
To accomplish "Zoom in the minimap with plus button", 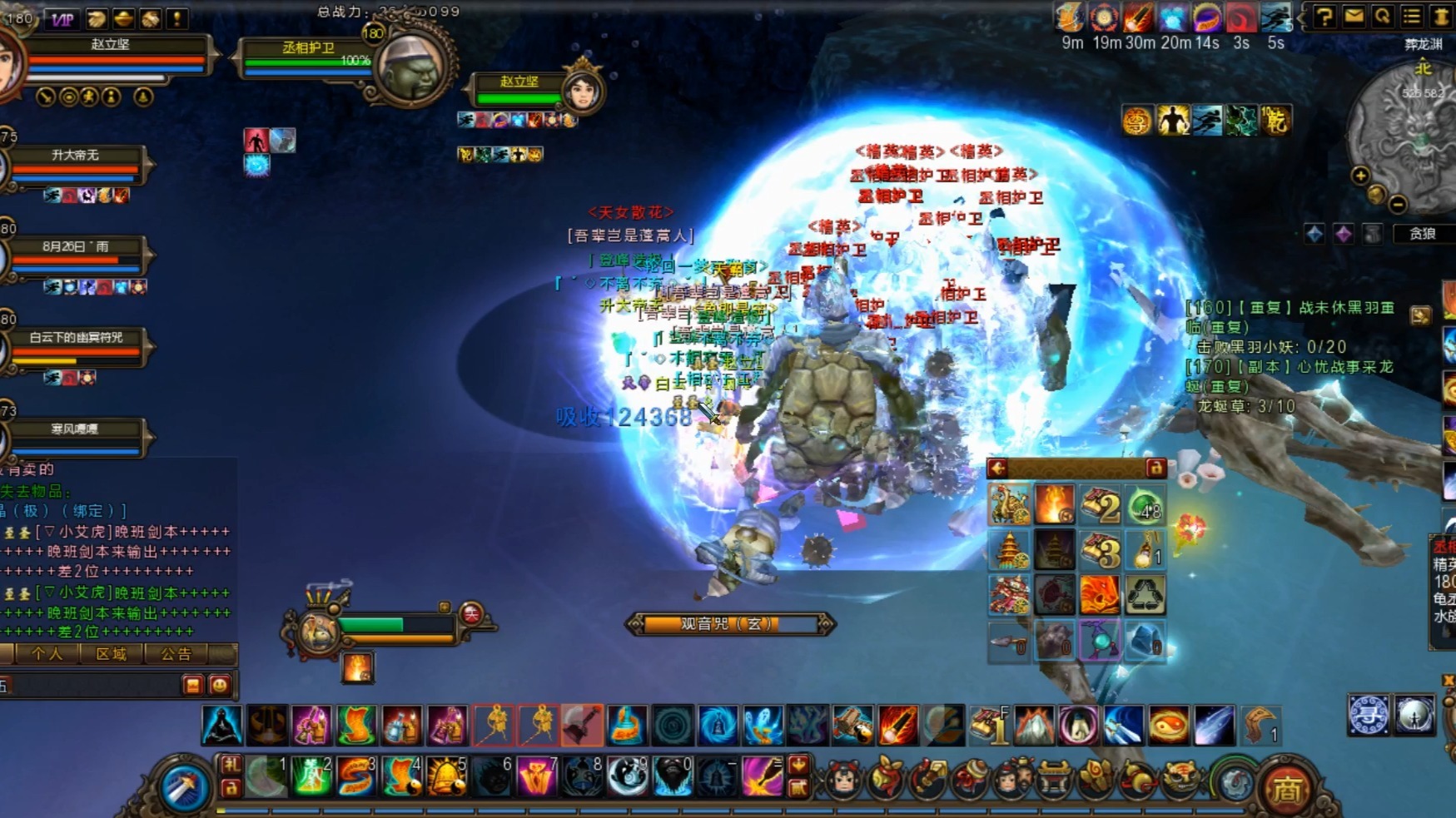I will (x=1360, y=176).
